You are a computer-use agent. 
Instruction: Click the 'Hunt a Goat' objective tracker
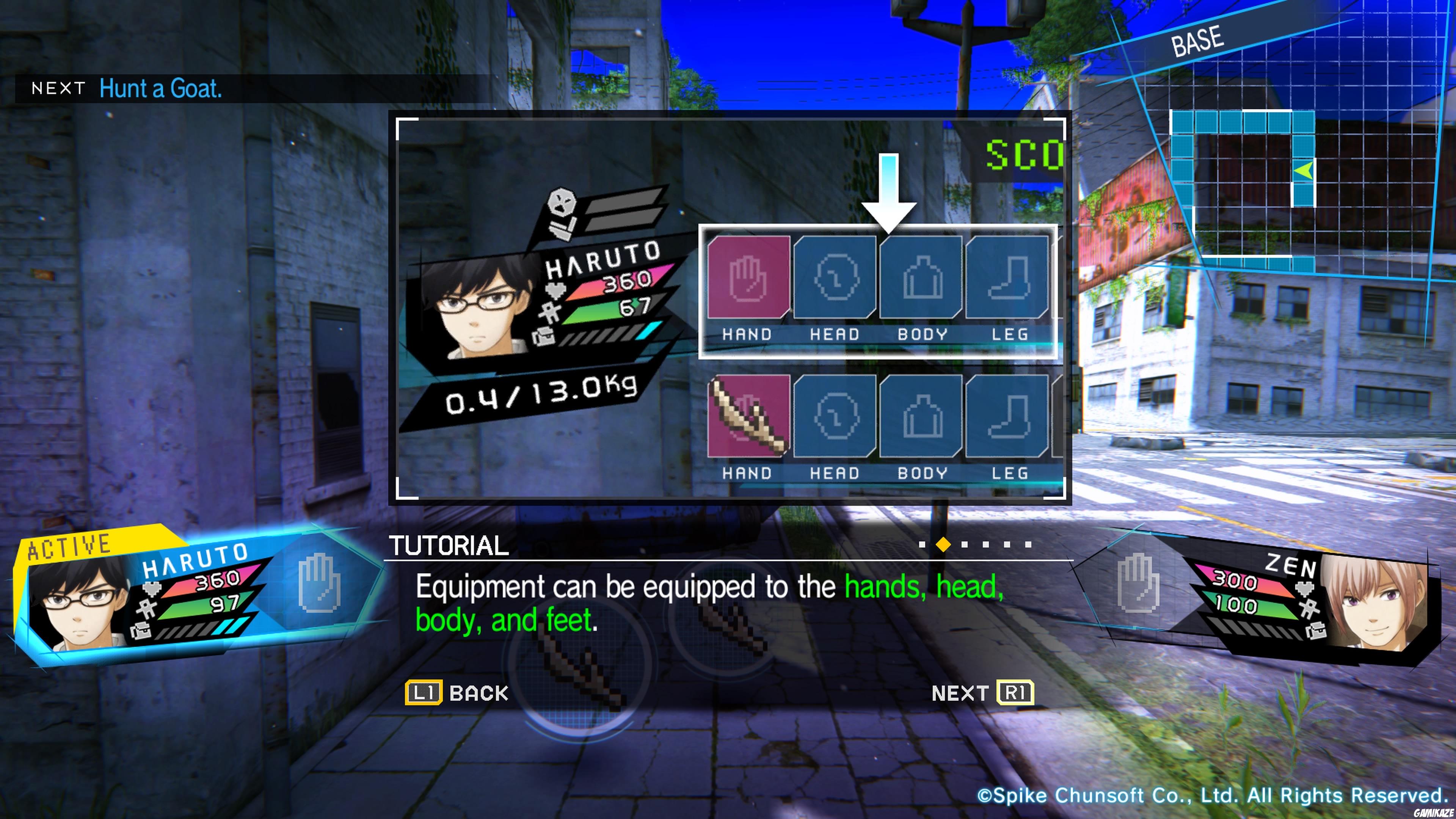click(160, 89)
